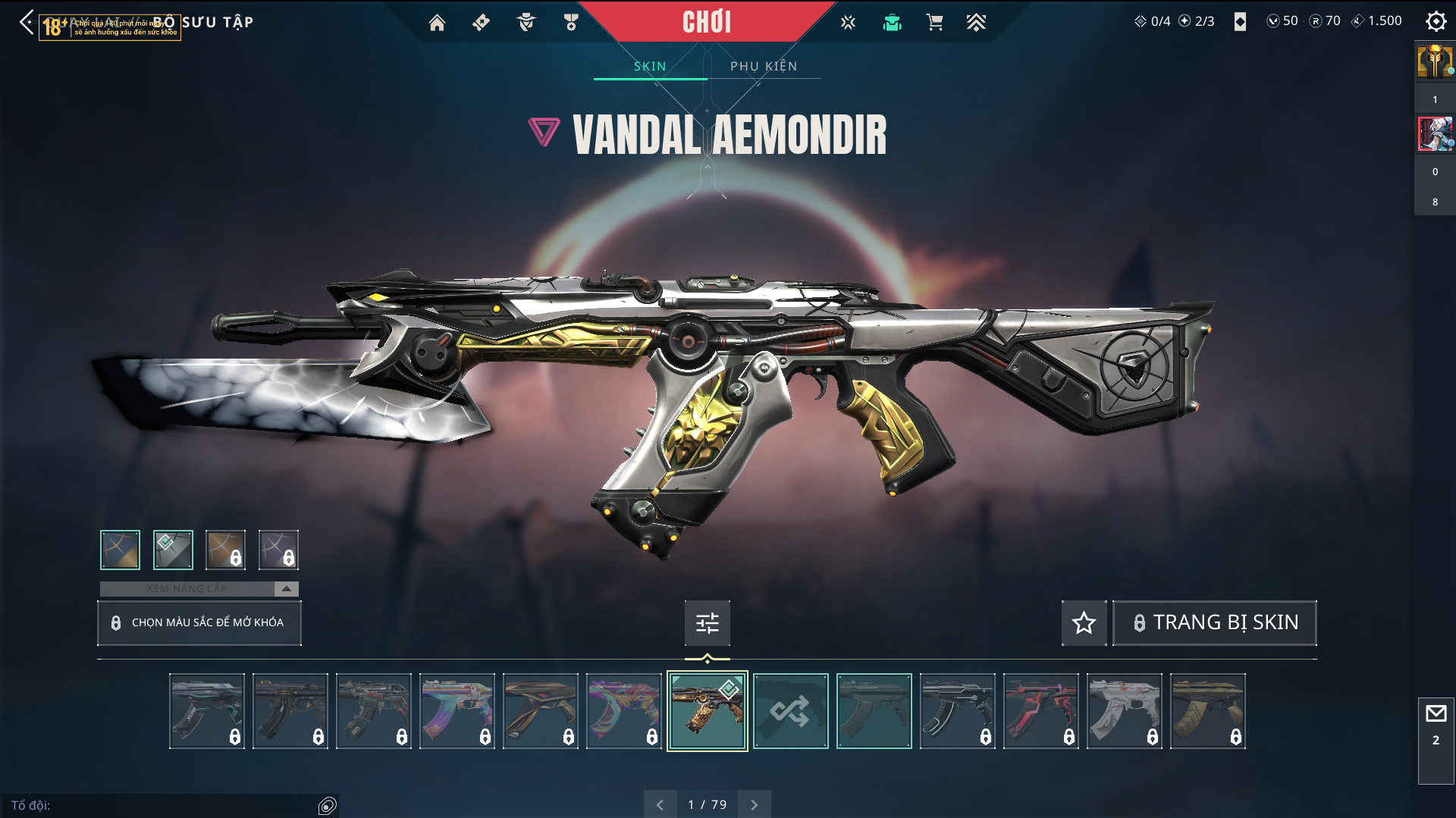Screen dimensions: 1456x818
Task: Choose the first color variant swatch
Action: 120,550
